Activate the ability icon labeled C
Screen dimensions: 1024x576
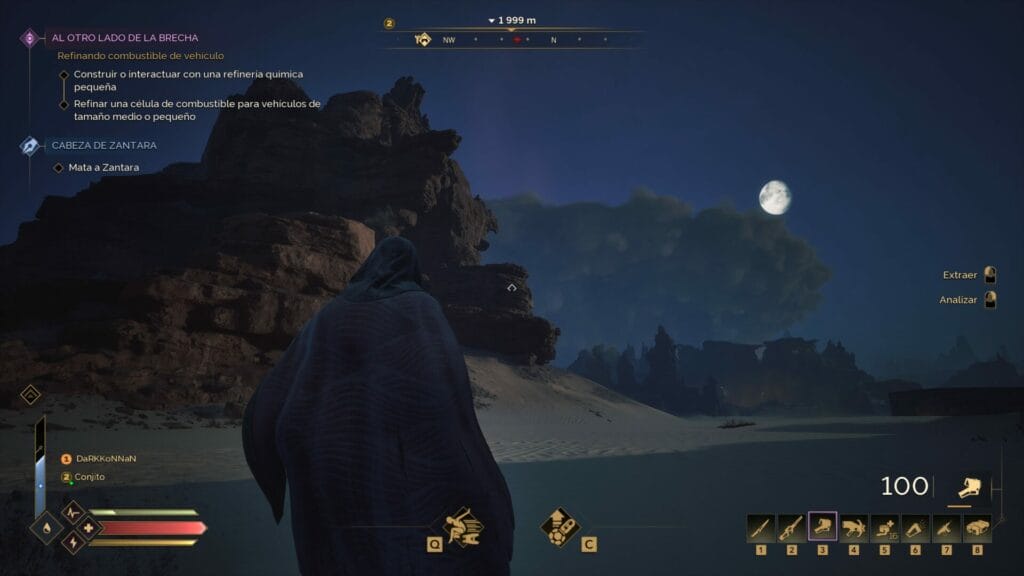coord(560,525)
